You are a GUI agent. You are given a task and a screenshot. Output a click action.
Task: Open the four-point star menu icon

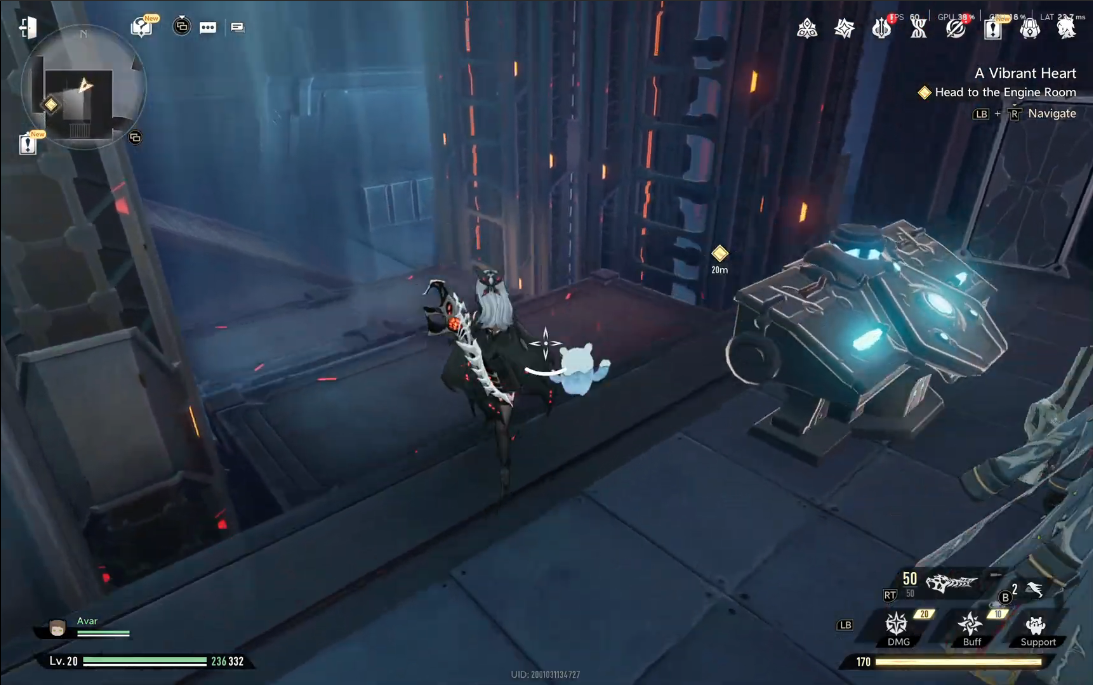coord(845,29)
